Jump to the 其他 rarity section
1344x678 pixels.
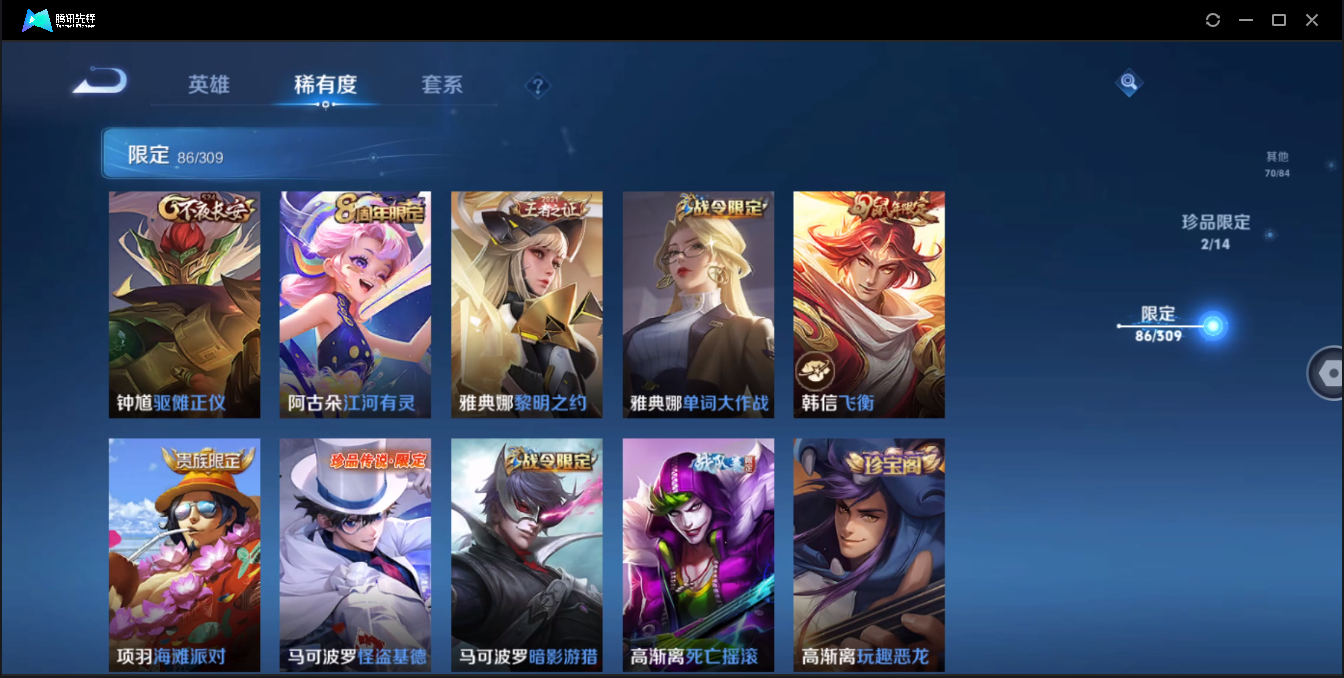(x=1277, y=164)
